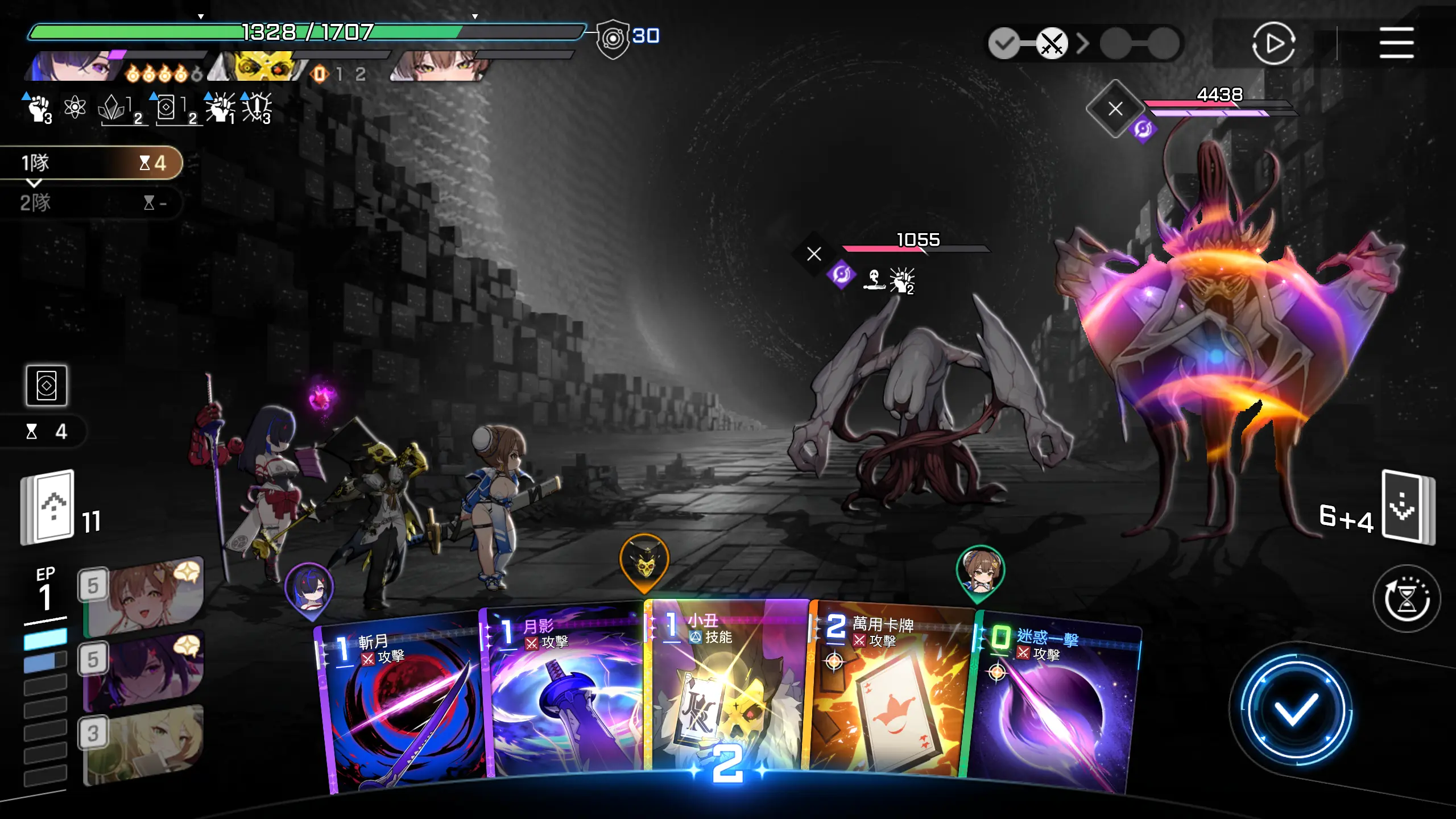Toggle the auto-play button
This screenshot has height=819, width=1456.
tap(1273, 43)
